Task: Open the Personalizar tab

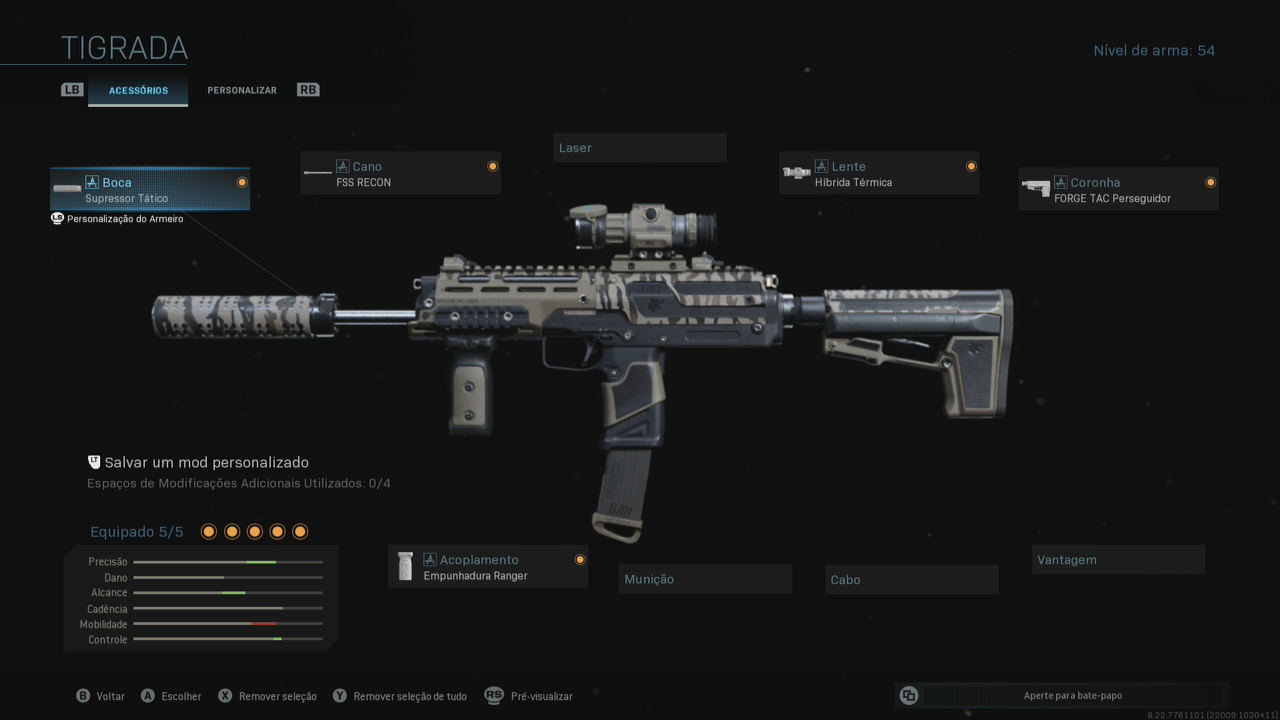Action: click(x=242, y=90)
